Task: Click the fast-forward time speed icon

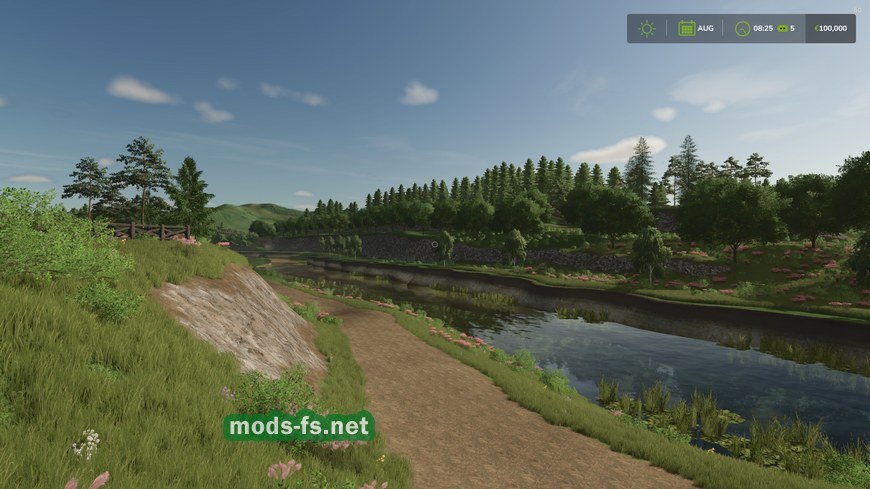Action: (x=782, y=28)
